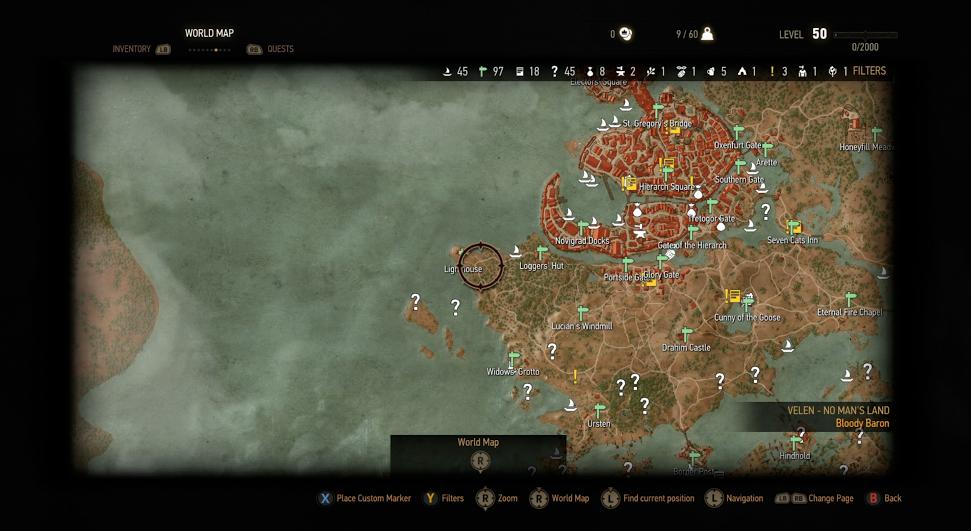Switch to the Quests page

point(280,49)
